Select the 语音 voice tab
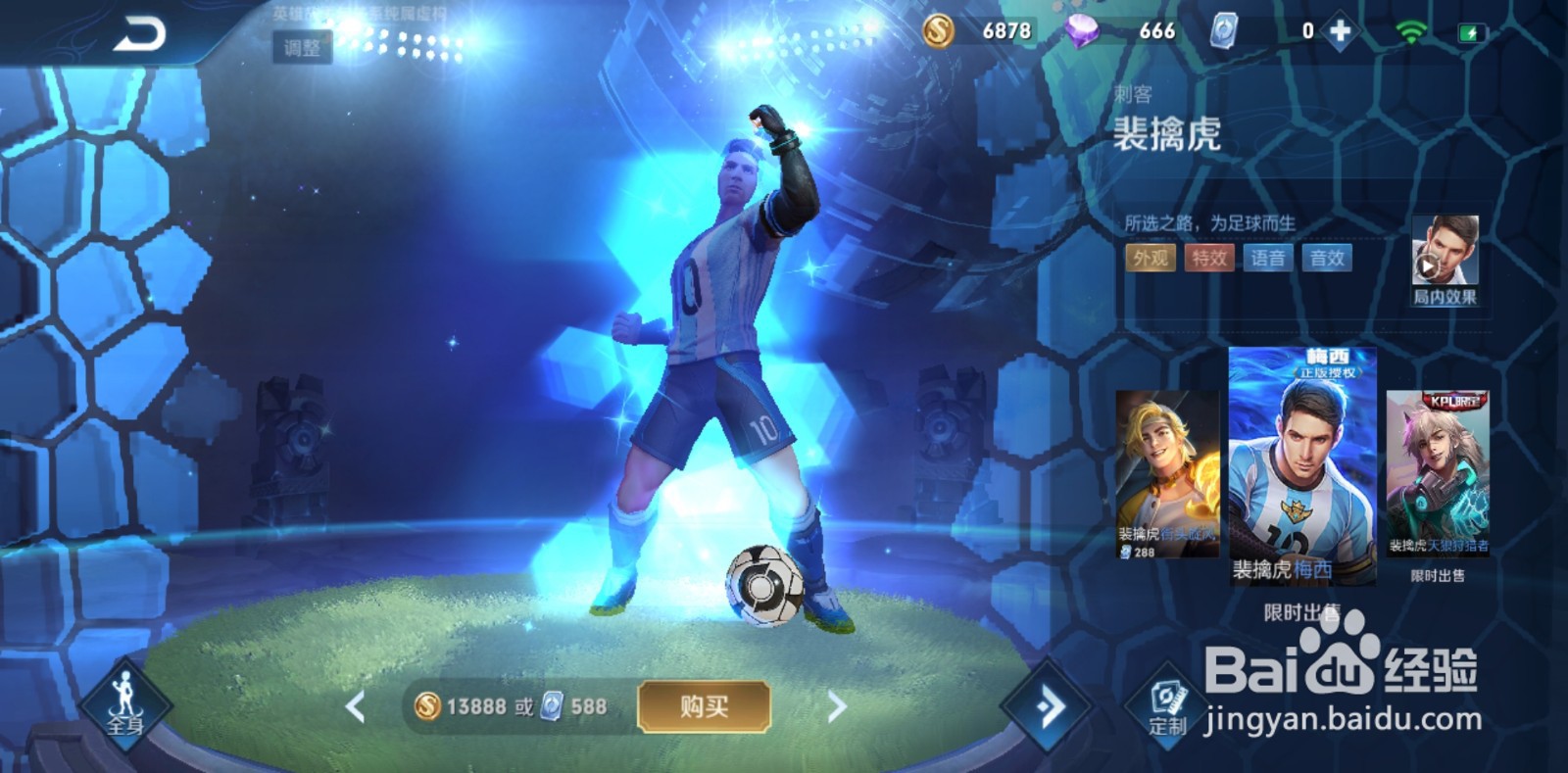This screenshot has height=773, width=1568. pos(1268,259)
